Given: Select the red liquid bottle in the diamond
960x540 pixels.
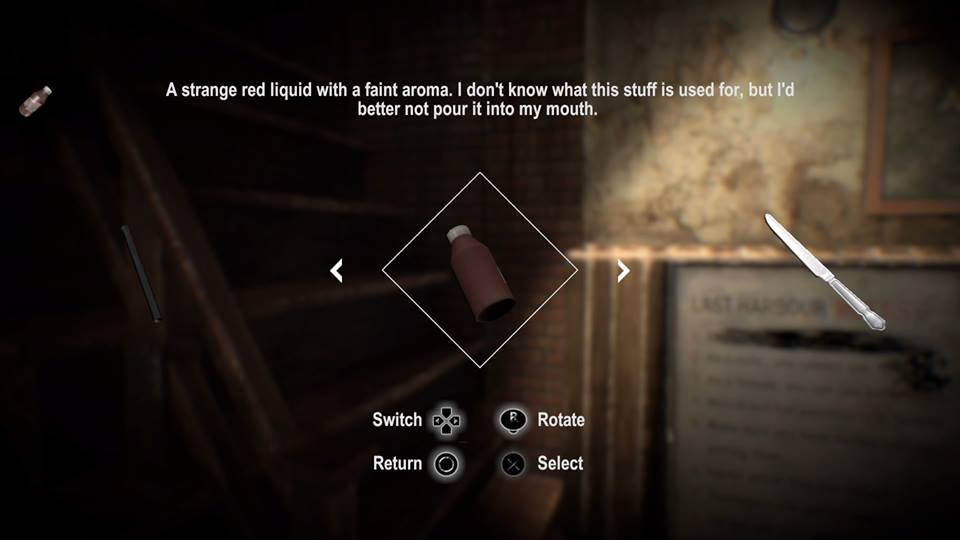Looking at the screenshot, I should click(480, 272).
